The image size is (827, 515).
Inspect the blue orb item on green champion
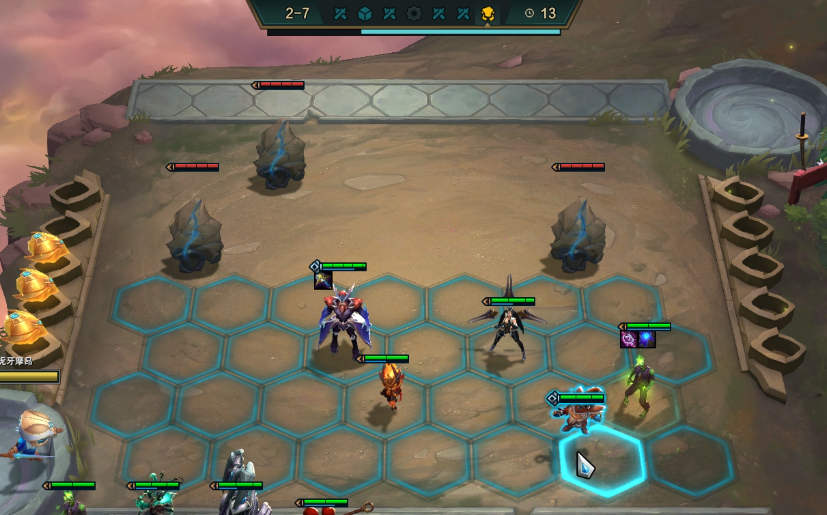pos(646,339)
